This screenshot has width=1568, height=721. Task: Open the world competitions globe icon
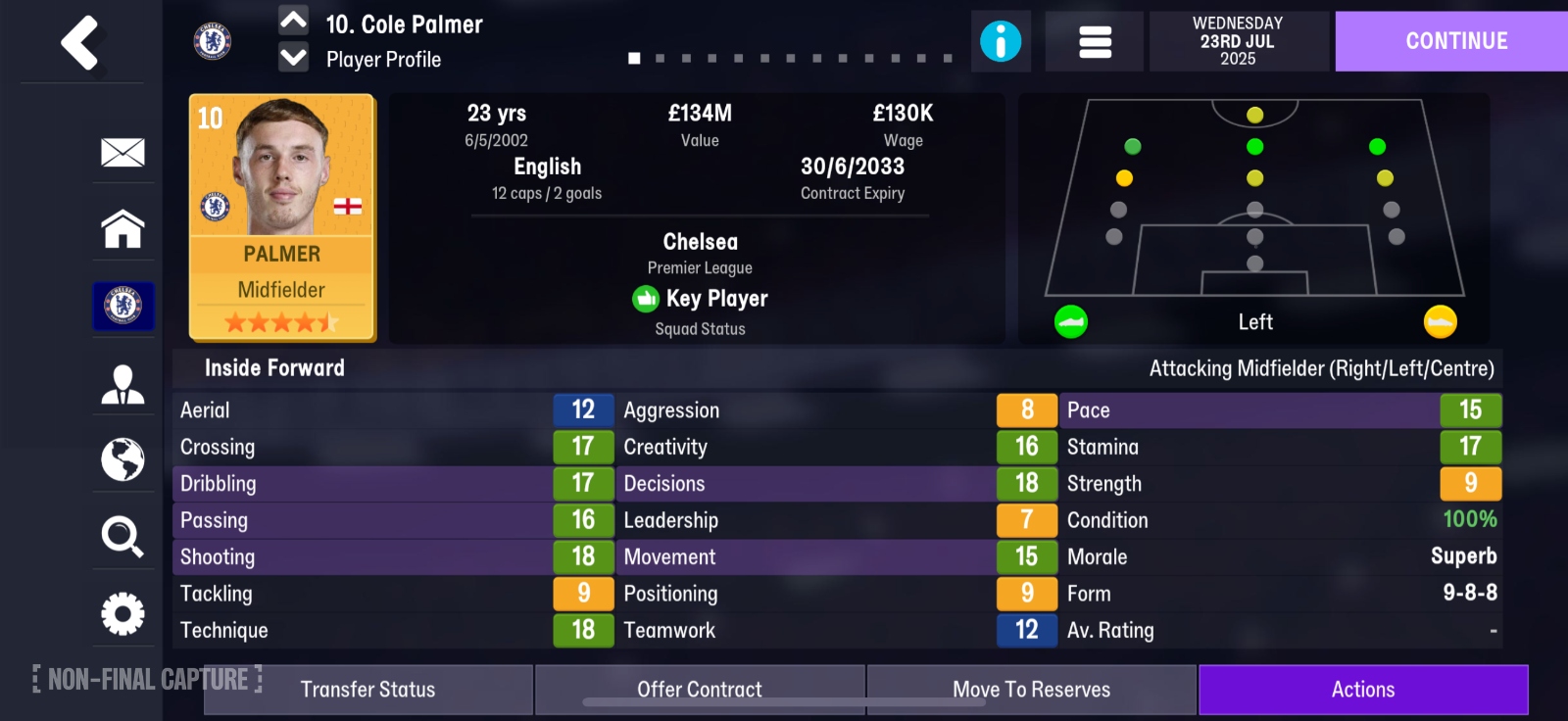pos(122,459)
